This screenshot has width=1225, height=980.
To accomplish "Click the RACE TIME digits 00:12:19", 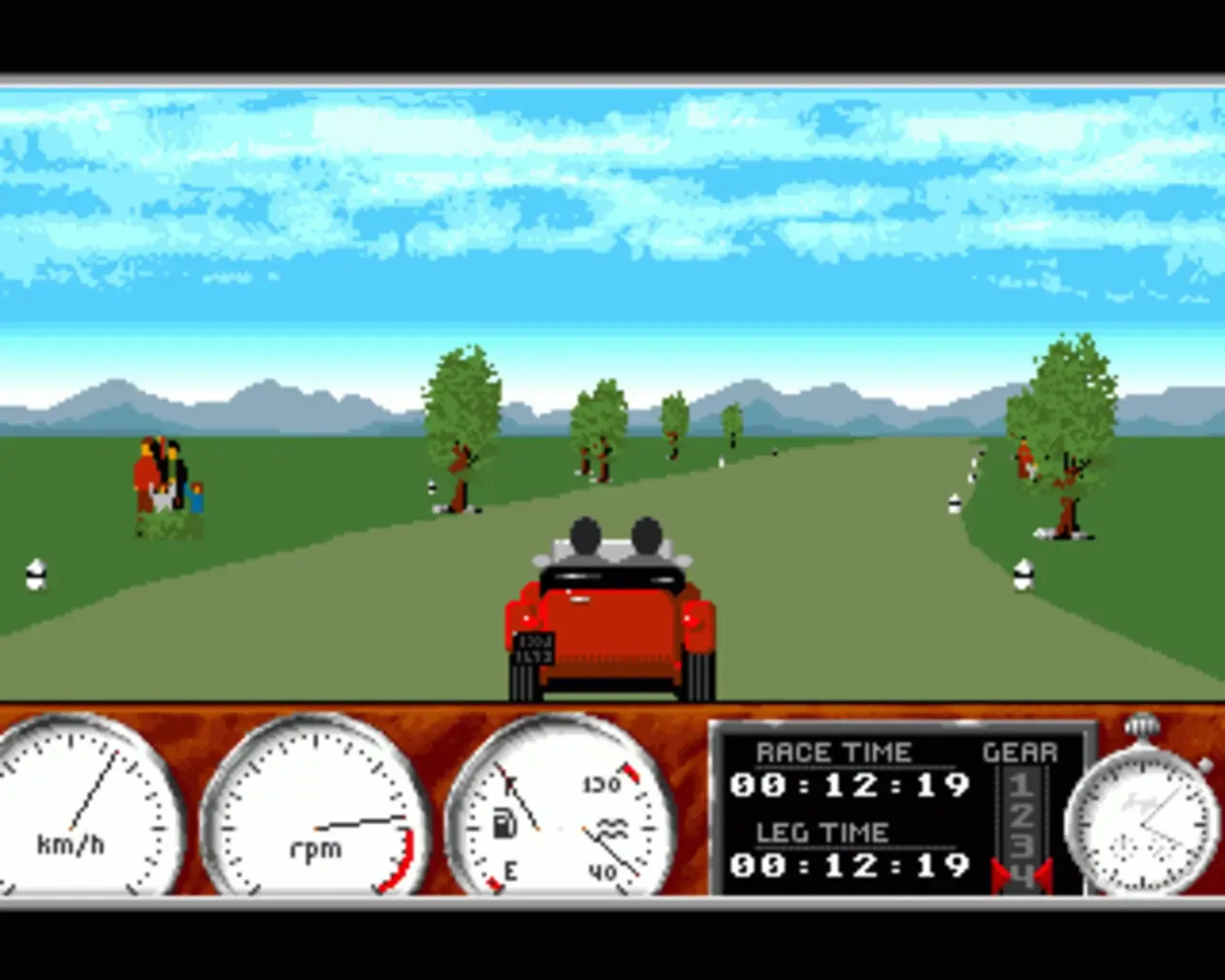I will [x=851, y=784].
